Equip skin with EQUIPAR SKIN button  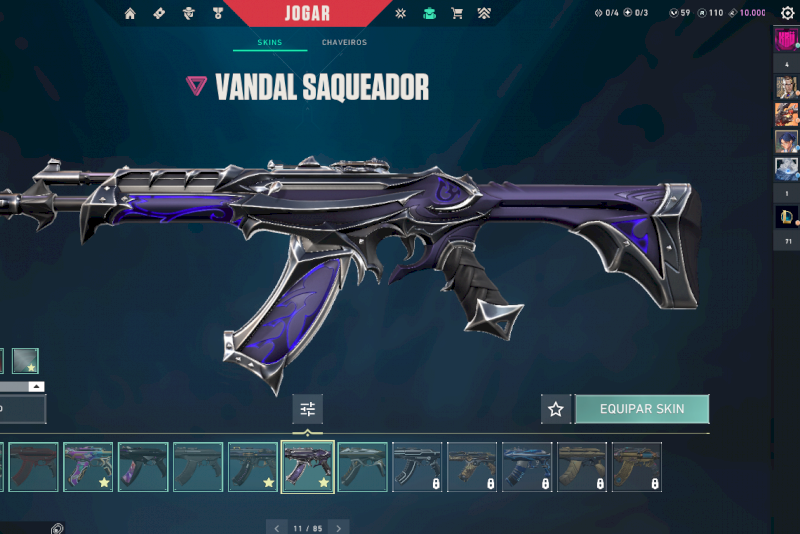coord(641,409)
